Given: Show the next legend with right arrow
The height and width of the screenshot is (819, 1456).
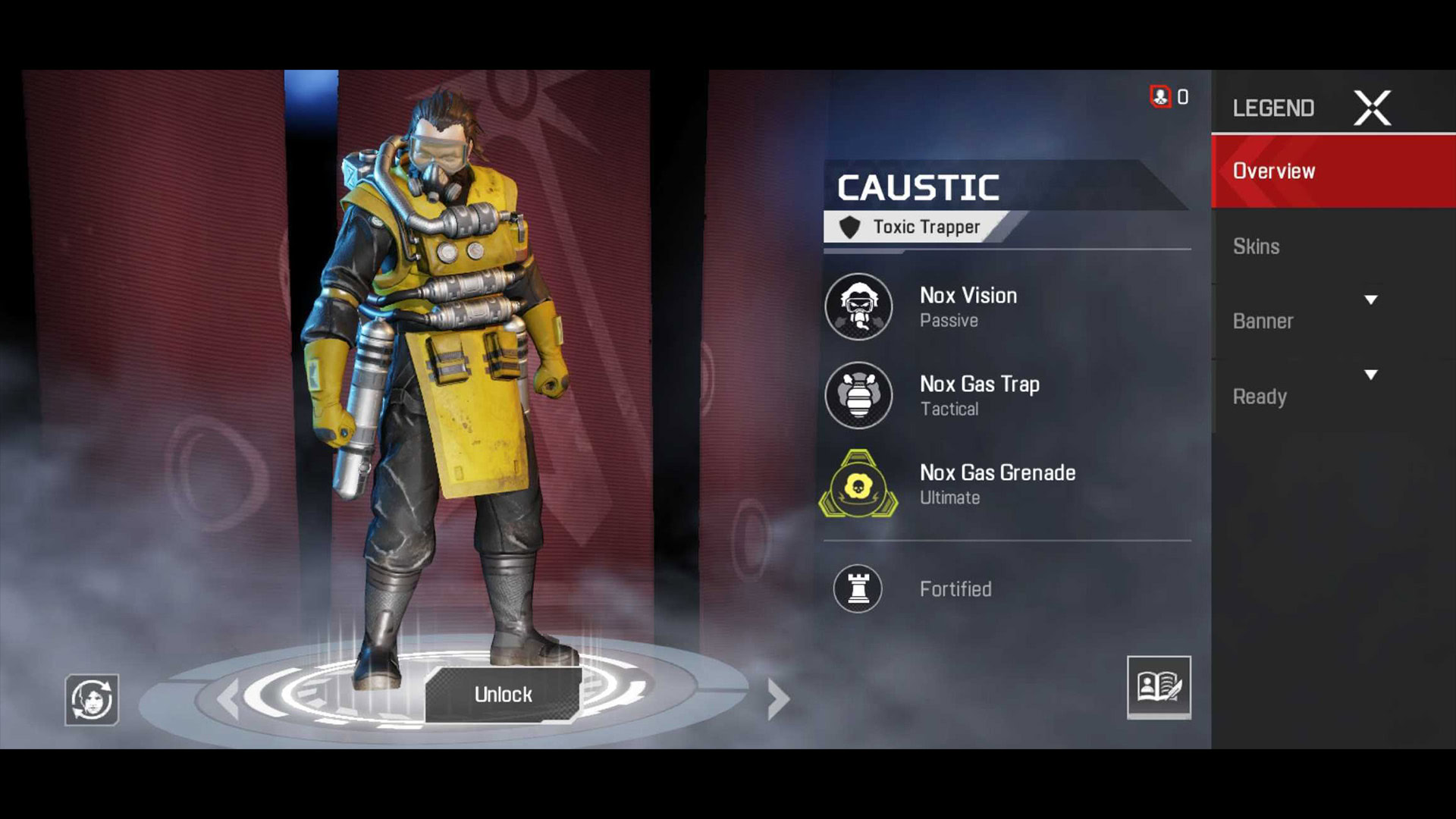Looking at the screenshot, I should pos(778,698).
